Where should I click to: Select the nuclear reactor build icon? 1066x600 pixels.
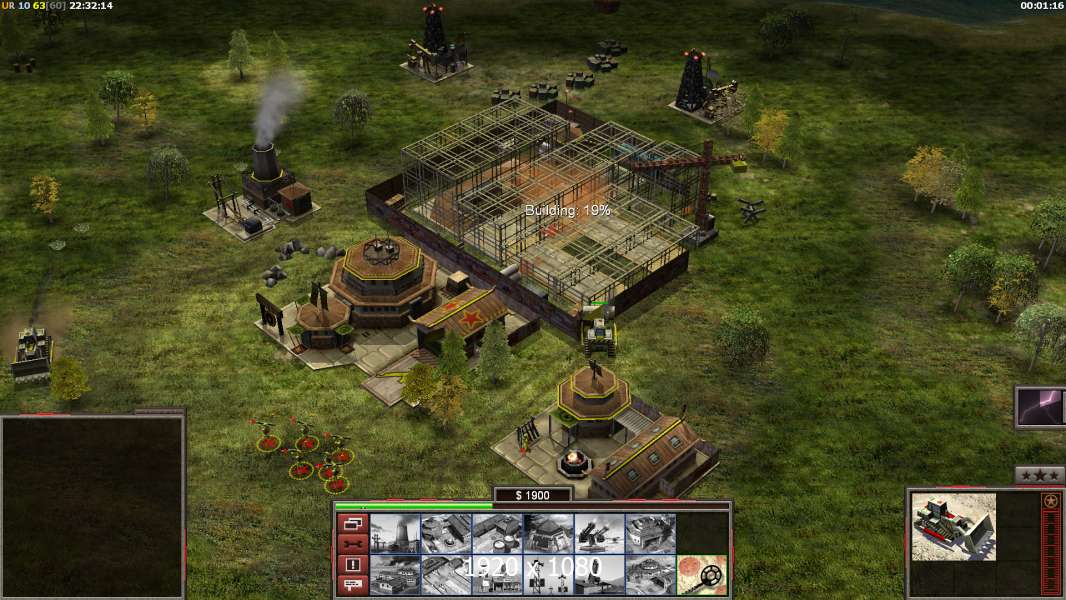(395, 534)
